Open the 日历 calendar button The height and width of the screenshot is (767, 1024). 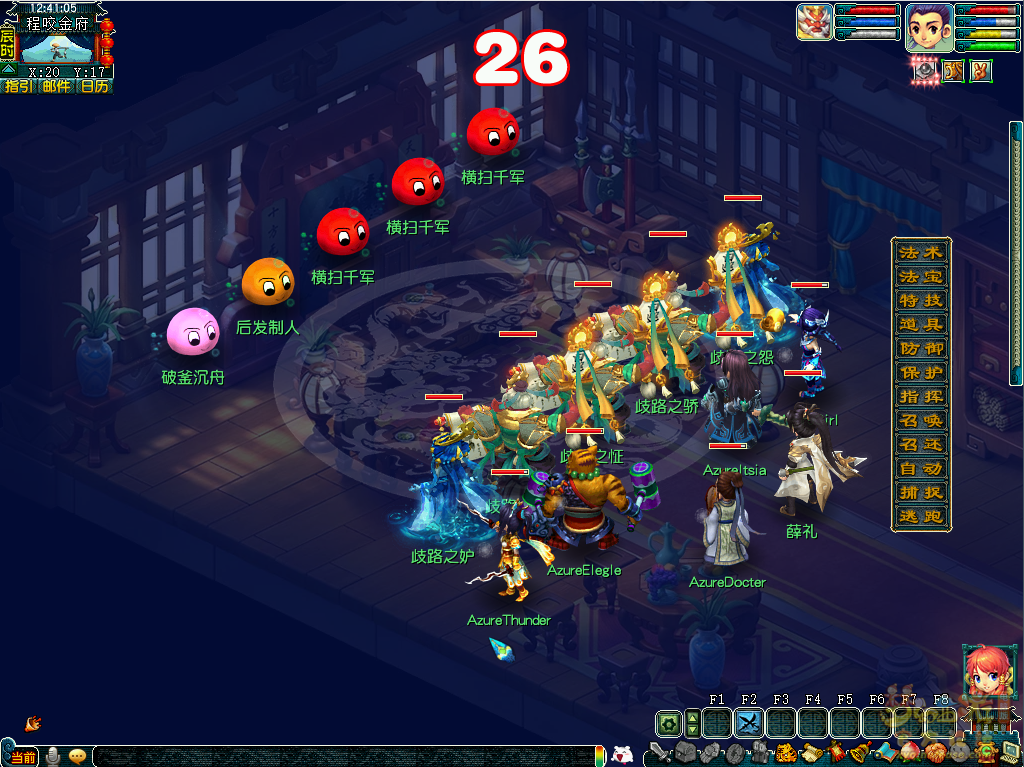tap(94, 87)
